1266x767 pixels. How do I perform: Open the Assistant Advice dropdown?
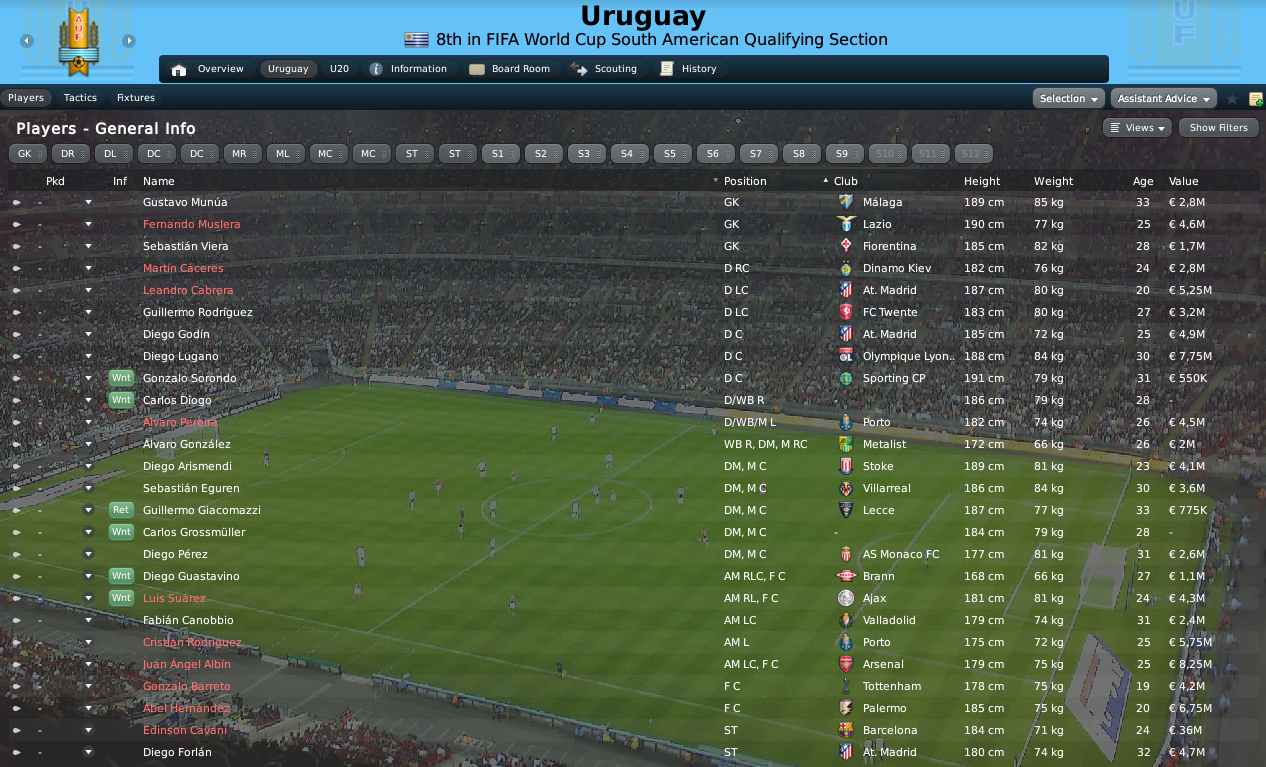pyautogui.click(x=1163, y=98)
